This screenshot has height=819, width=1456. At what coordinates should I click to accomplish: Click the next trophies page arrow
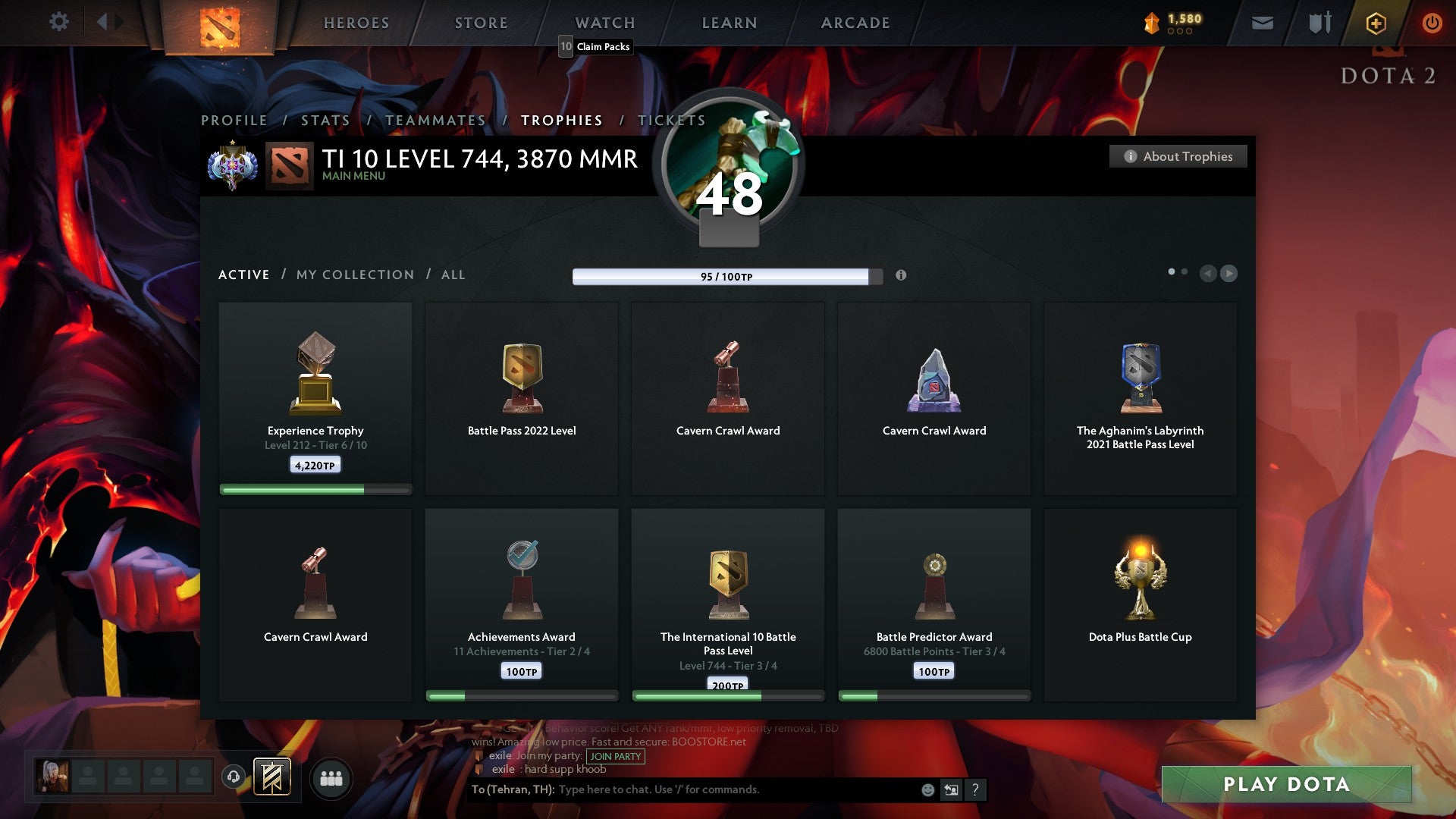1228,274
